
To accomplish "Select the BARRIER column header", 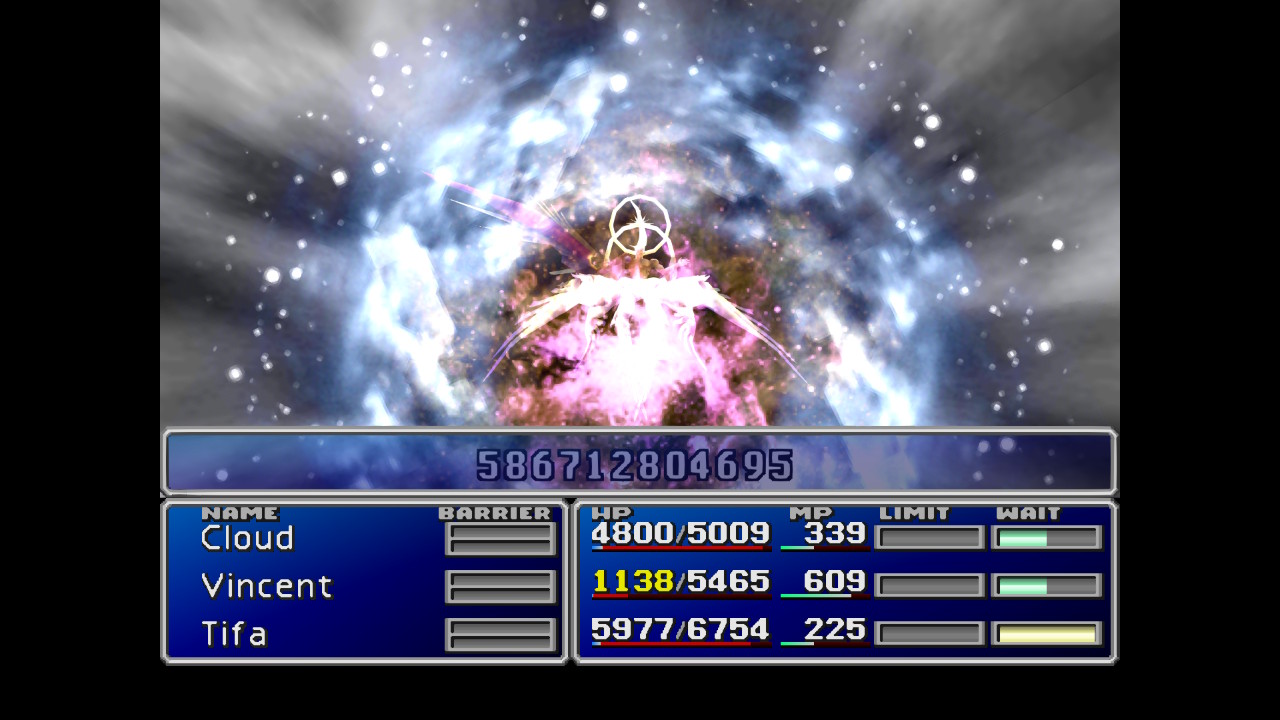I will 494,513.
